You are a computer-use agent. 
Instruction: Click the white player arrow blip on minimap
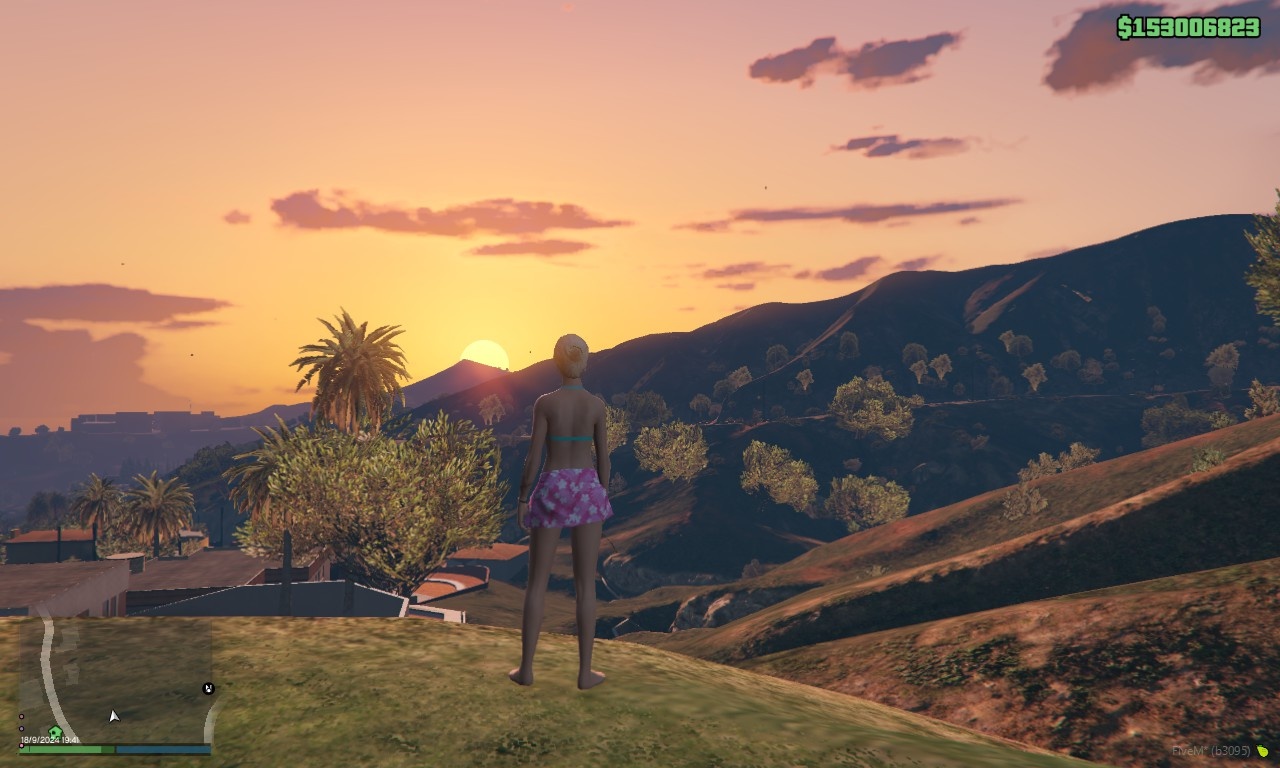[x=113, y=715]
